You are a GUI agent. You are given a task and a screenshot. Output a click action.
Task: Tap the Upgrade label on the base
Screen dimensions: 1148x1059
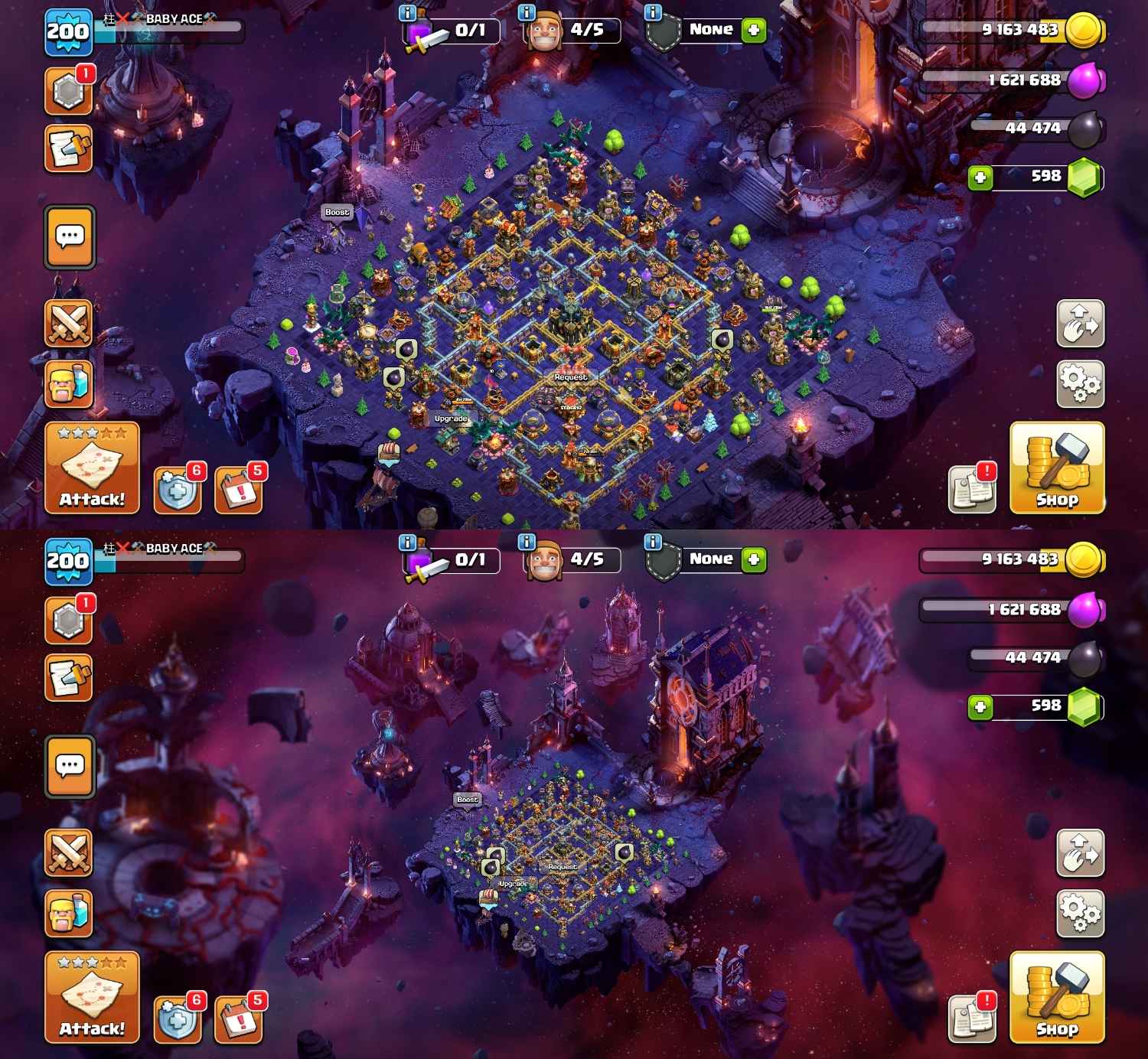pyautogui.click(x=449, y=419)
